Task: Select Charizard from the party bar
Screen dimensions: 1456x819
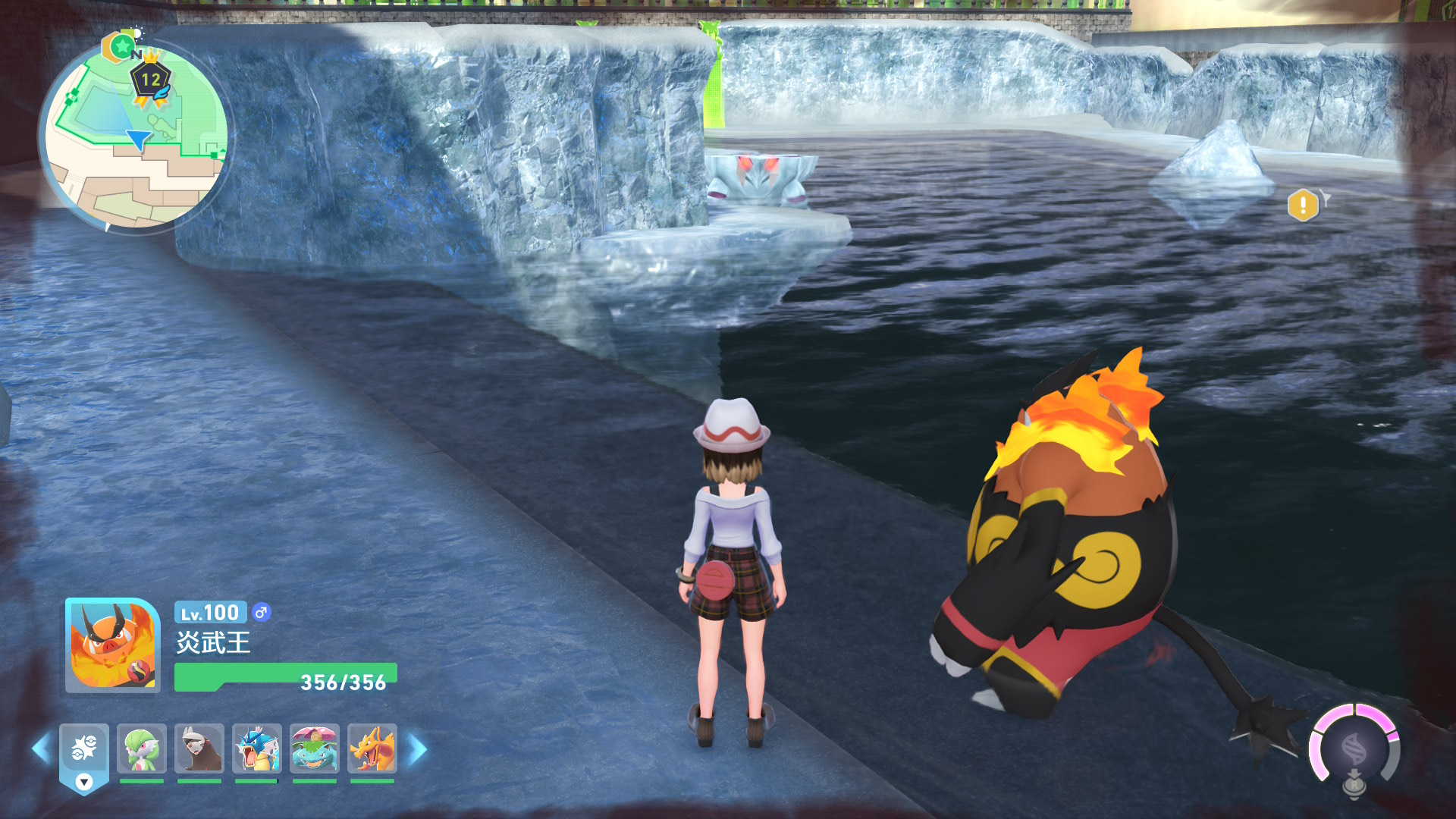Action: click(372, 750)
